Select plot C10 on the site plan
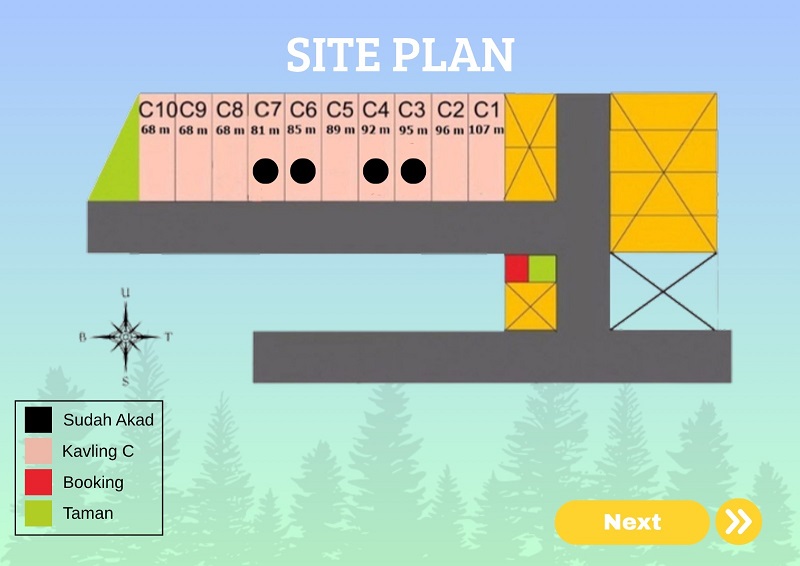 (157, 148)
